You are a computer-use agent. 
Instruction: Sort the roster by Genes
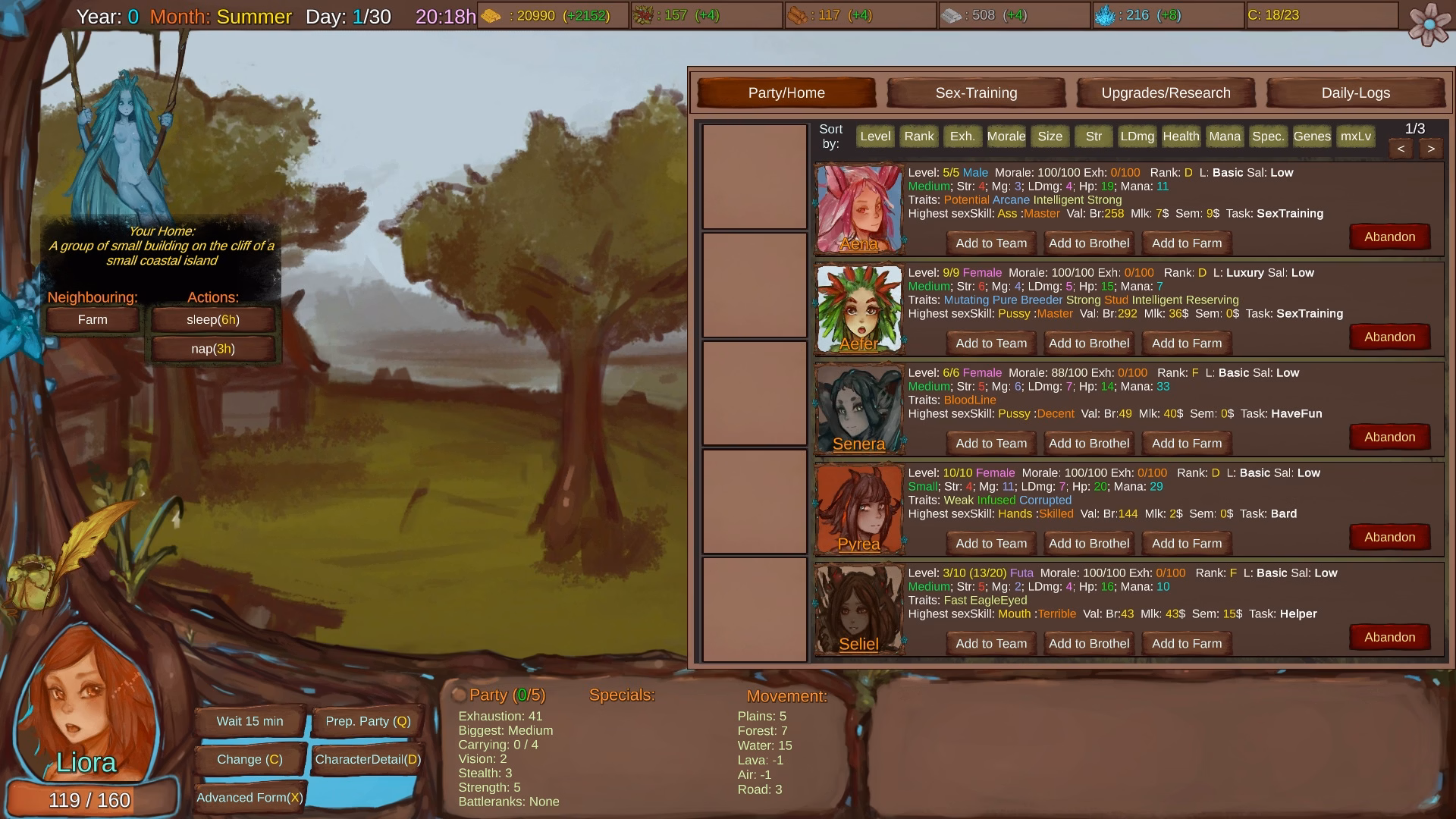click(1312, 136)
